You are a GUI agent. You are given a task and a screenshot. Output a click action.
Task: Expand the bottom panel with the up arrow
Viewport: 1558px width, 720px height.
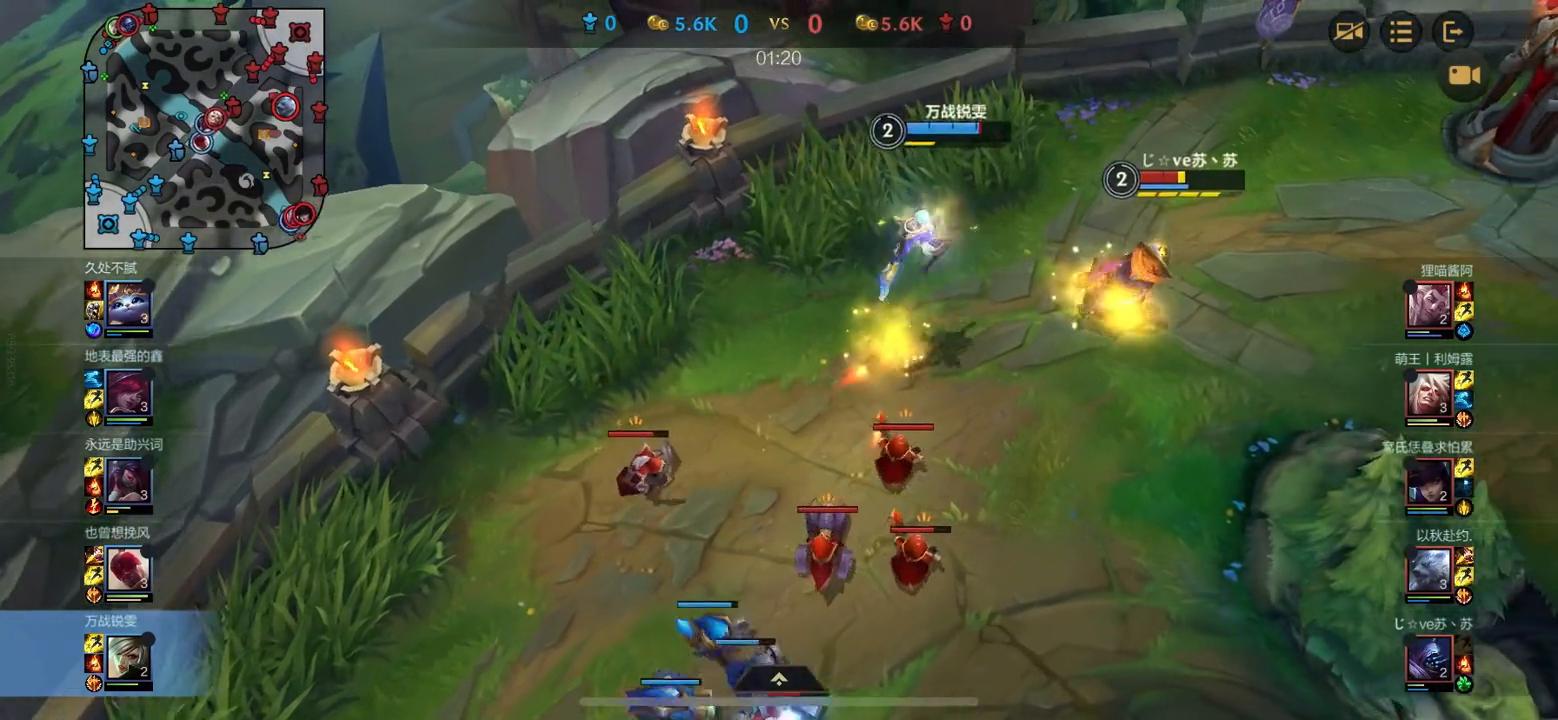tap(780, 679)
